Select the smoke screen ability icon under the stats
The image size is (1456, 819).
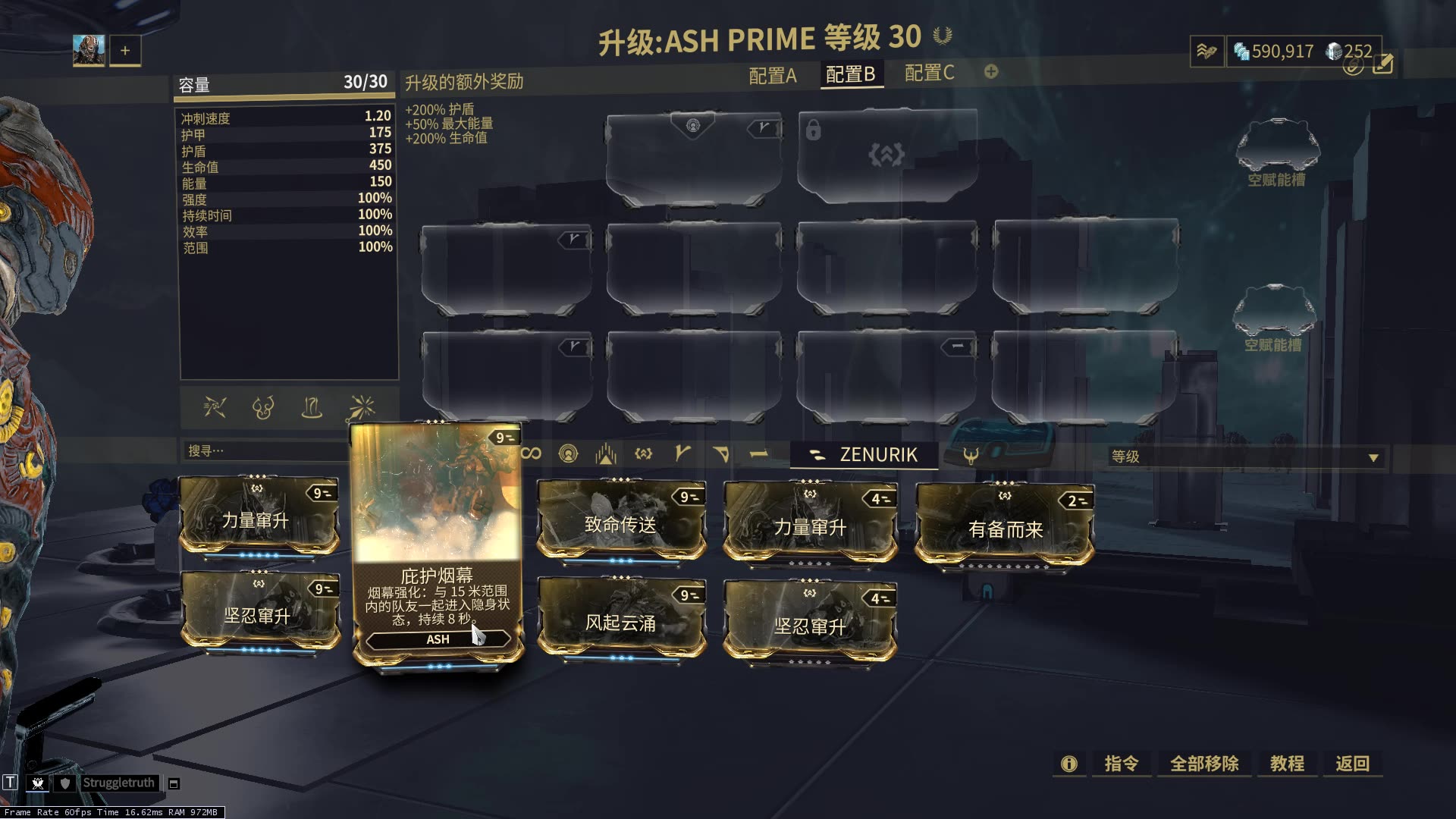coord(263,409)
